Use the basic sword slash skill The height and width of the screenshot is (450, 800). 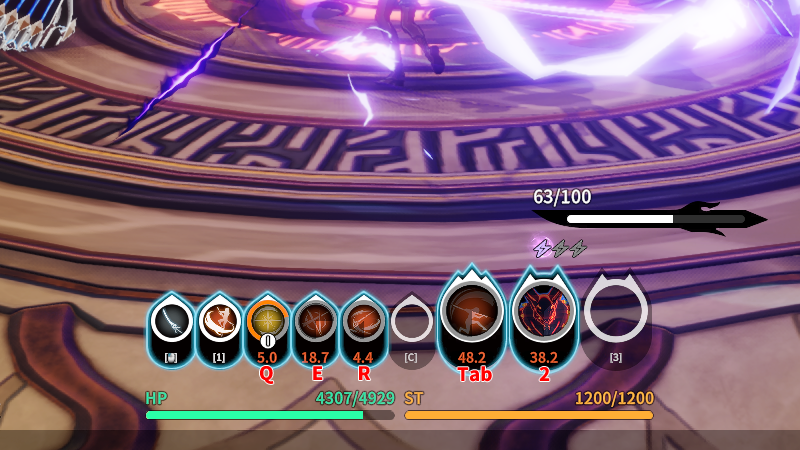click(172, 323)
